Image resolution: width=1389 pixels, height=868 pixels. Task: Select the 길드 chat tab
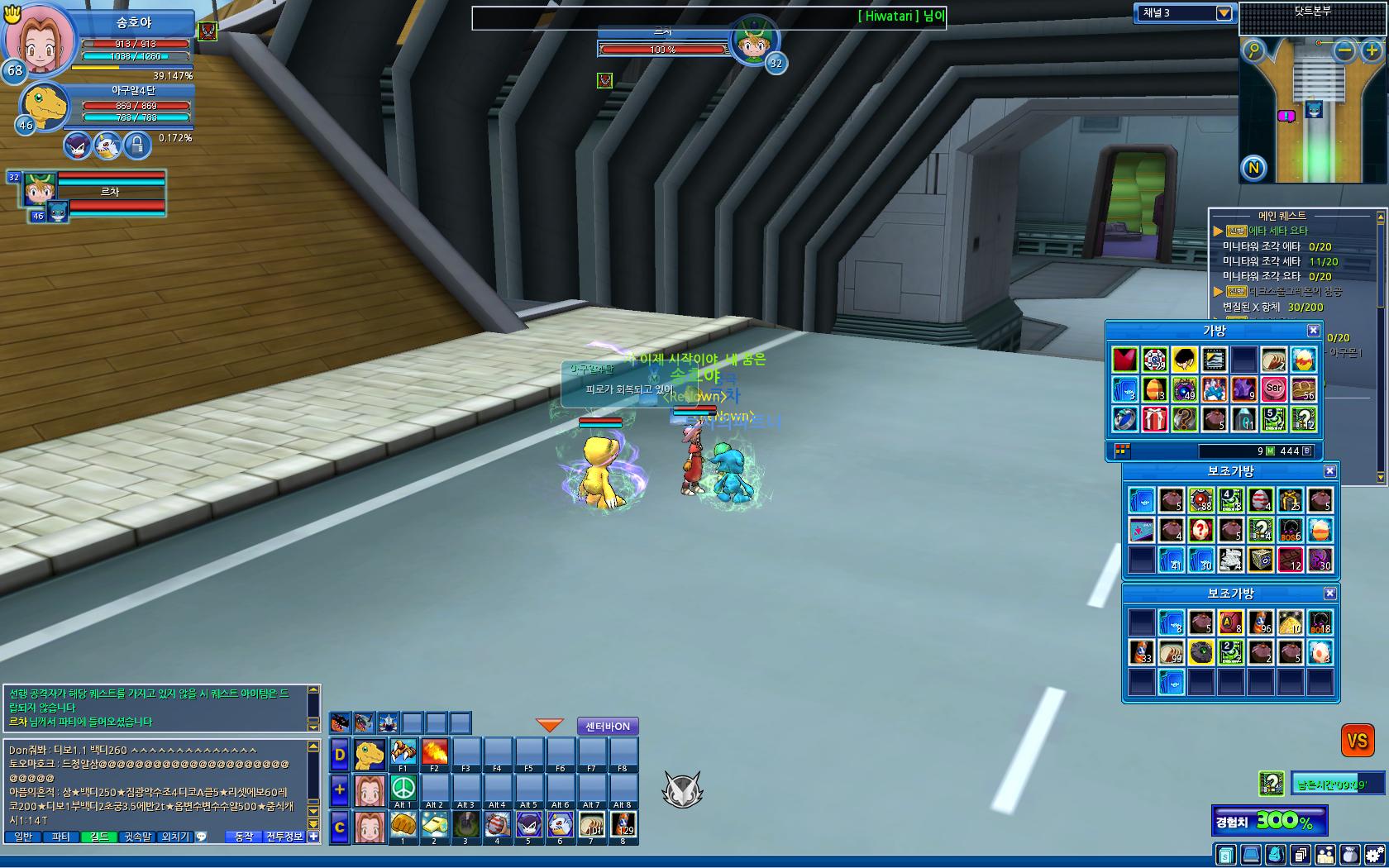point(98,837)
